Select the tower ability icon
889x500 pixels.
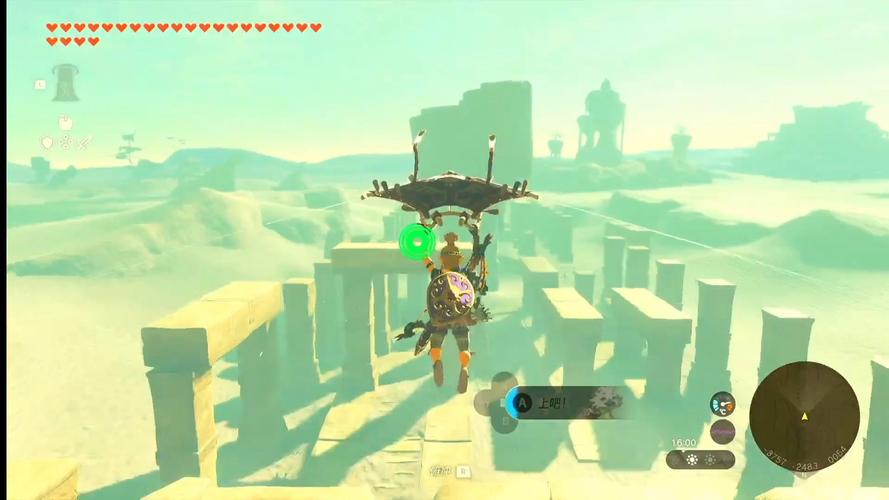coord(66,82)
